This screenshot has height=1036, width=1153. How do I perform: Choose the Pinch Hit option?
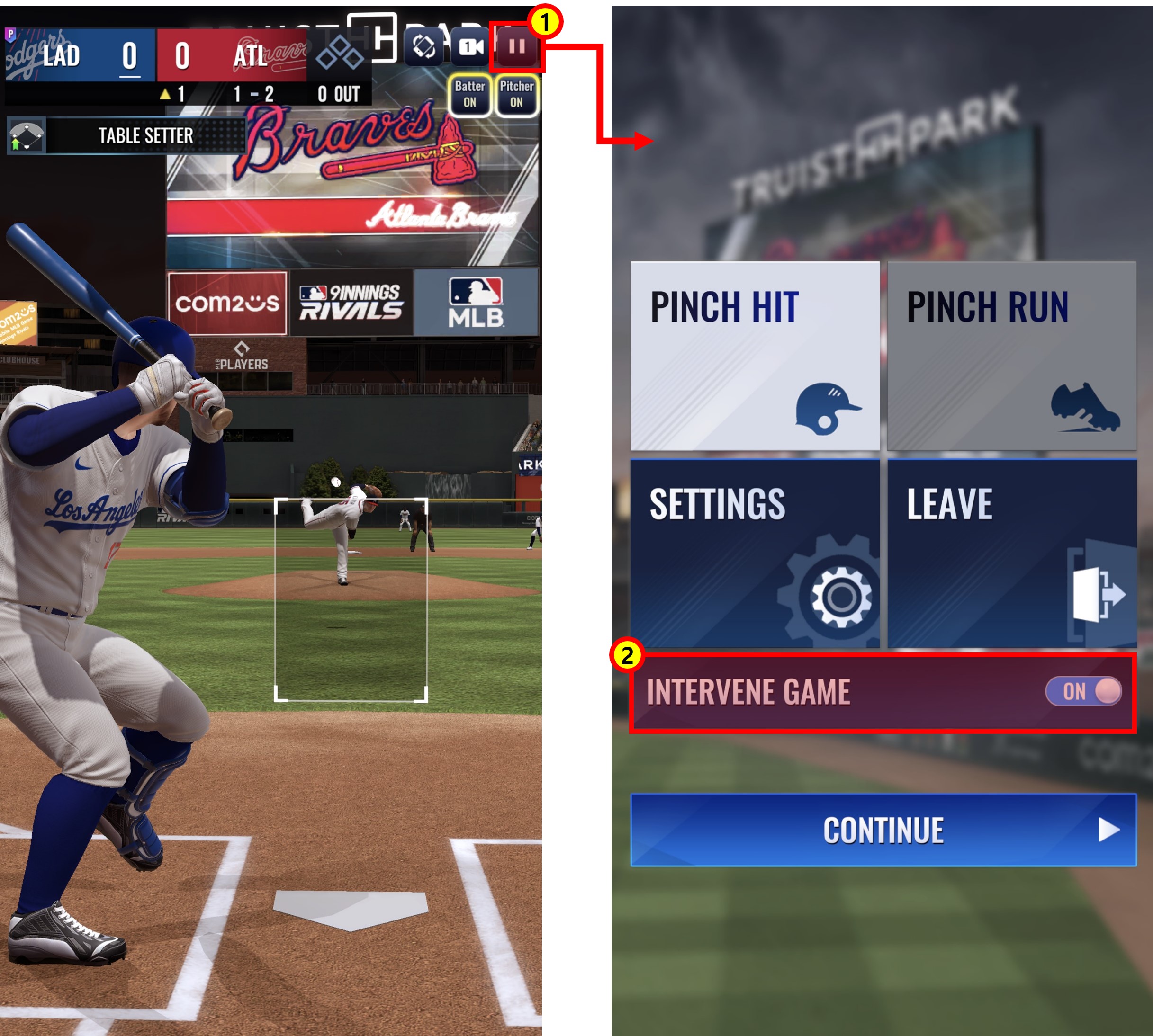coord(755,356)
